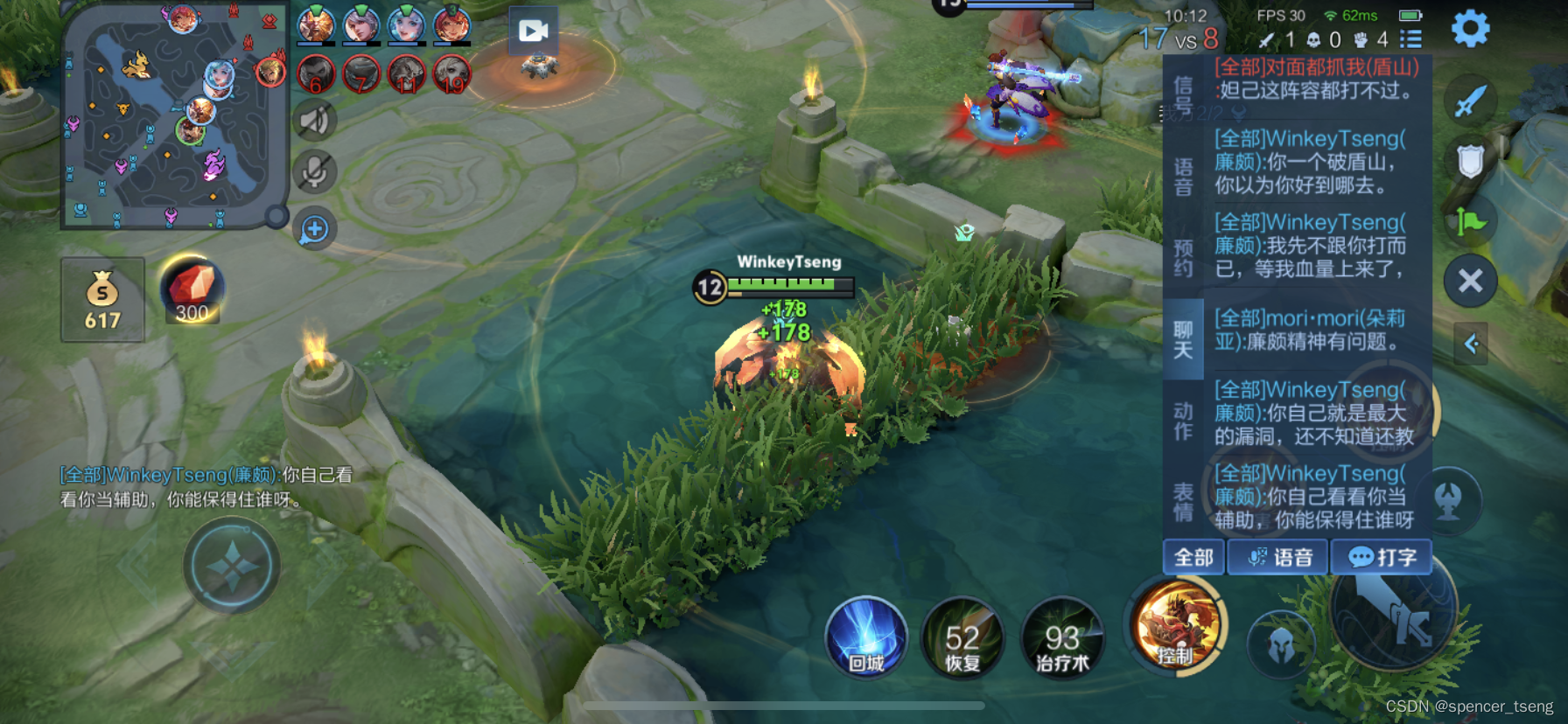The image size is (1568, 724).
Task: Toggle the speaker mute icon
Action: [314, 121]
